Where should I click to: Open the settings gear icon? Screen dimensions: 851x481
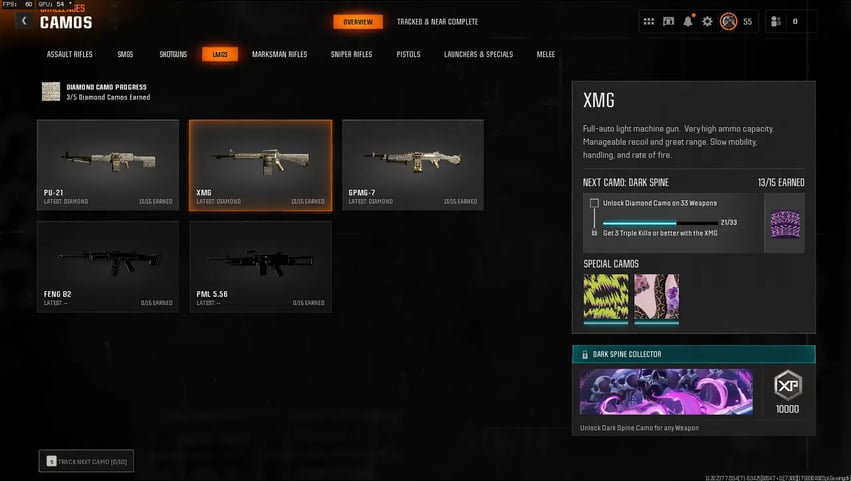pos(707,21)
